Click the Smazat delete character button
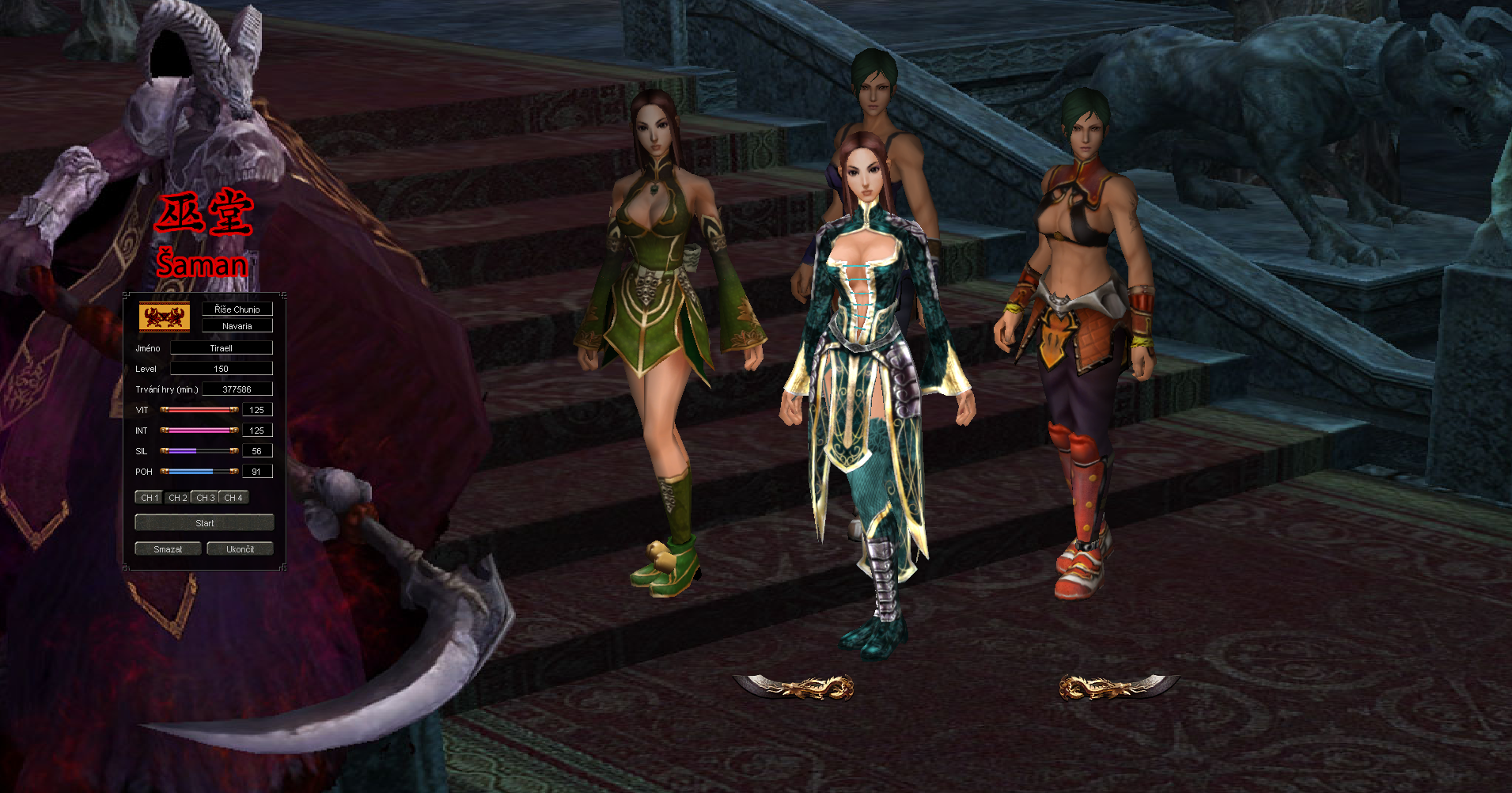1512x793 pixels. (x=168, y=548)
